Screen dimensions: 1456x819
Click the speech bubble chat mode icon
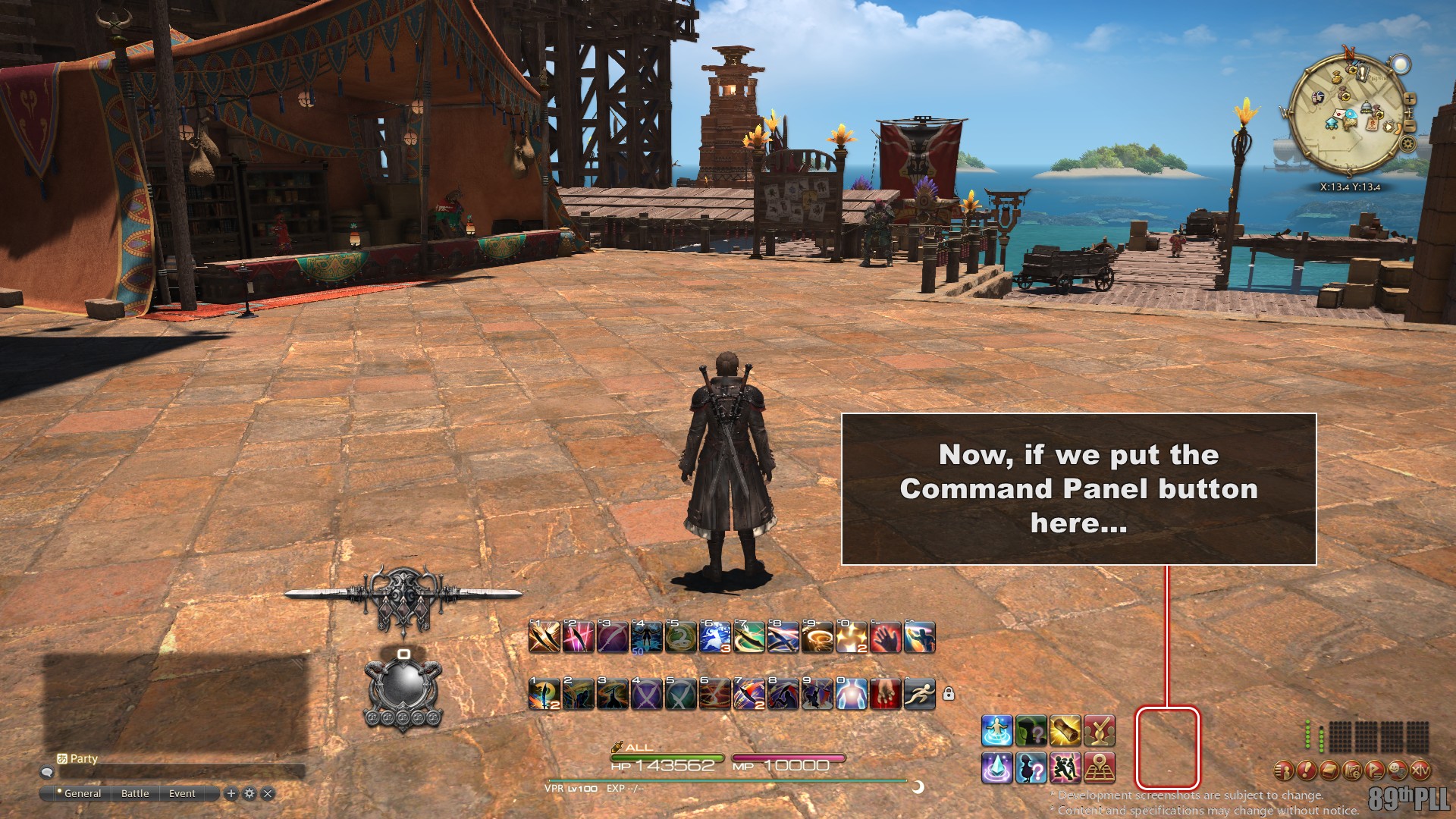47,772
